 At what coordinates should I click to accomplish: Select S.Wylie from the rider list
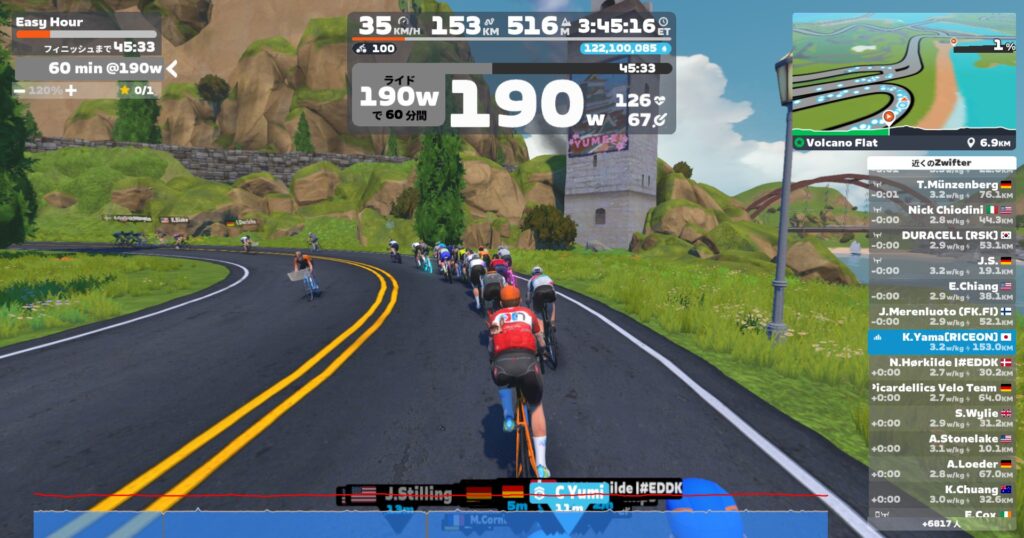point(941,418)
